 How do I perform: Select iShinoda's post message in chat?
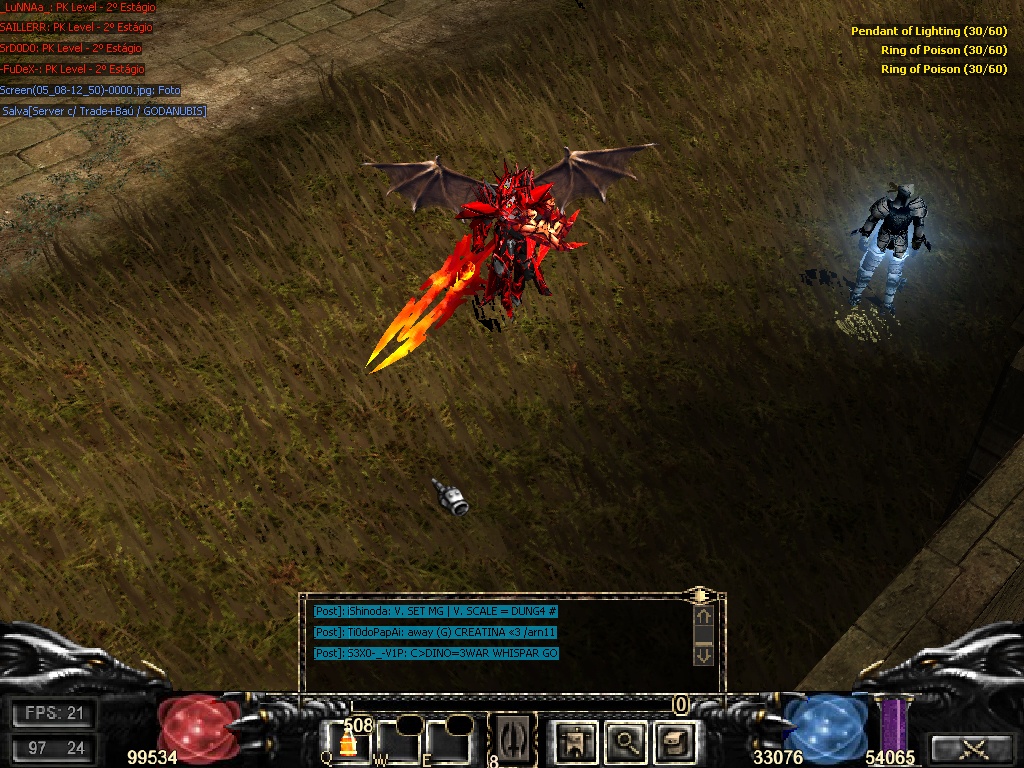point(435,611)
